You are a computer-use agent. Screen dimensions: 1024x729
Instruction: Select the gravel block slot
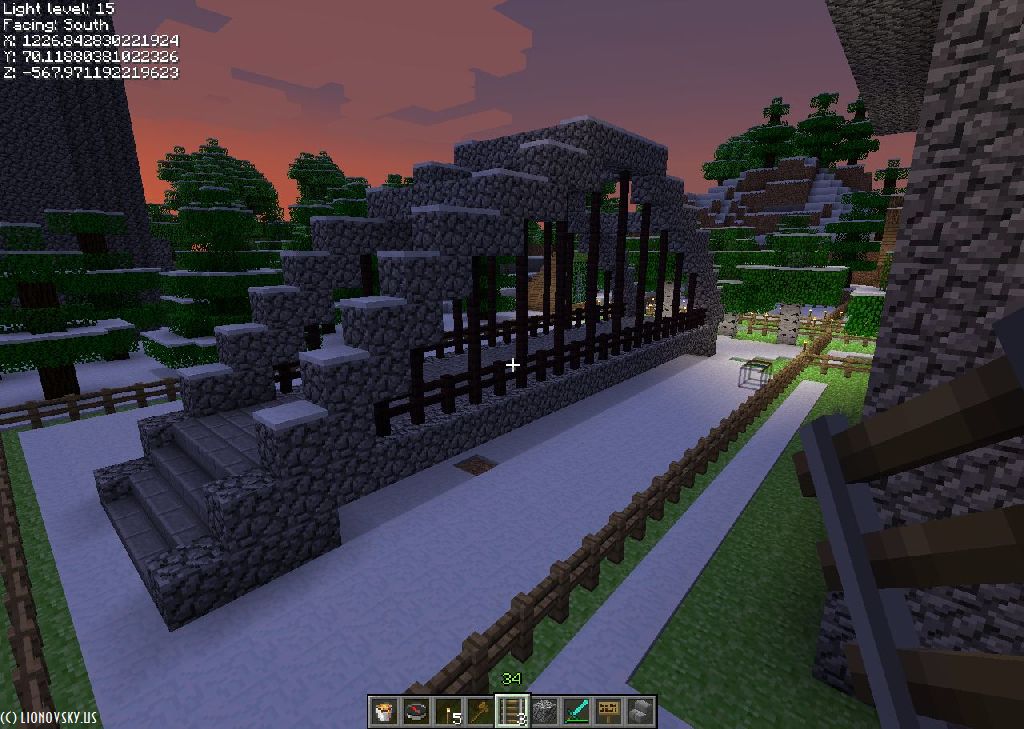pos(544,711)
